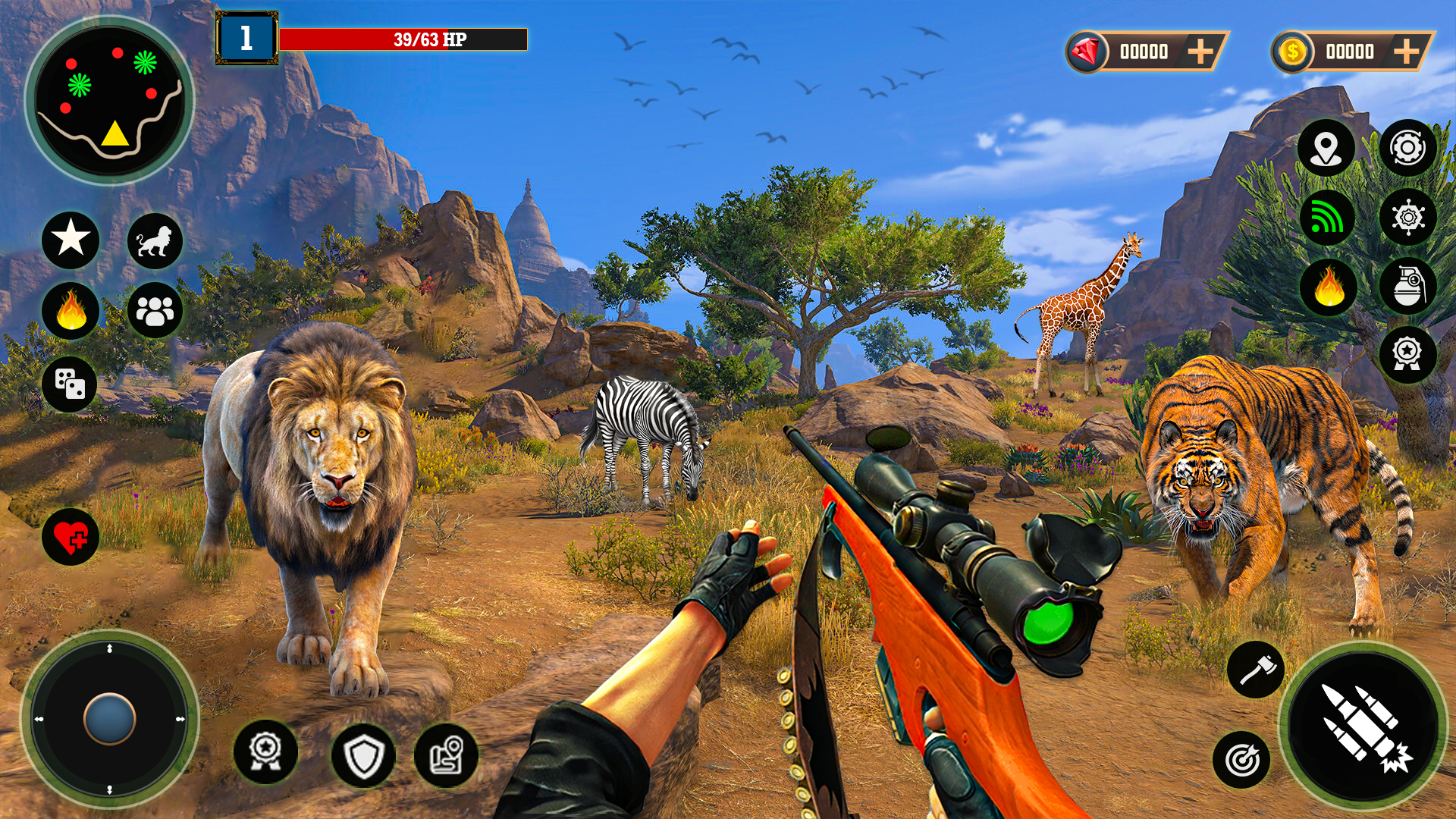Tap the target aim icon
This screenshot has height=819, width=1456.
coord(1241,759)
